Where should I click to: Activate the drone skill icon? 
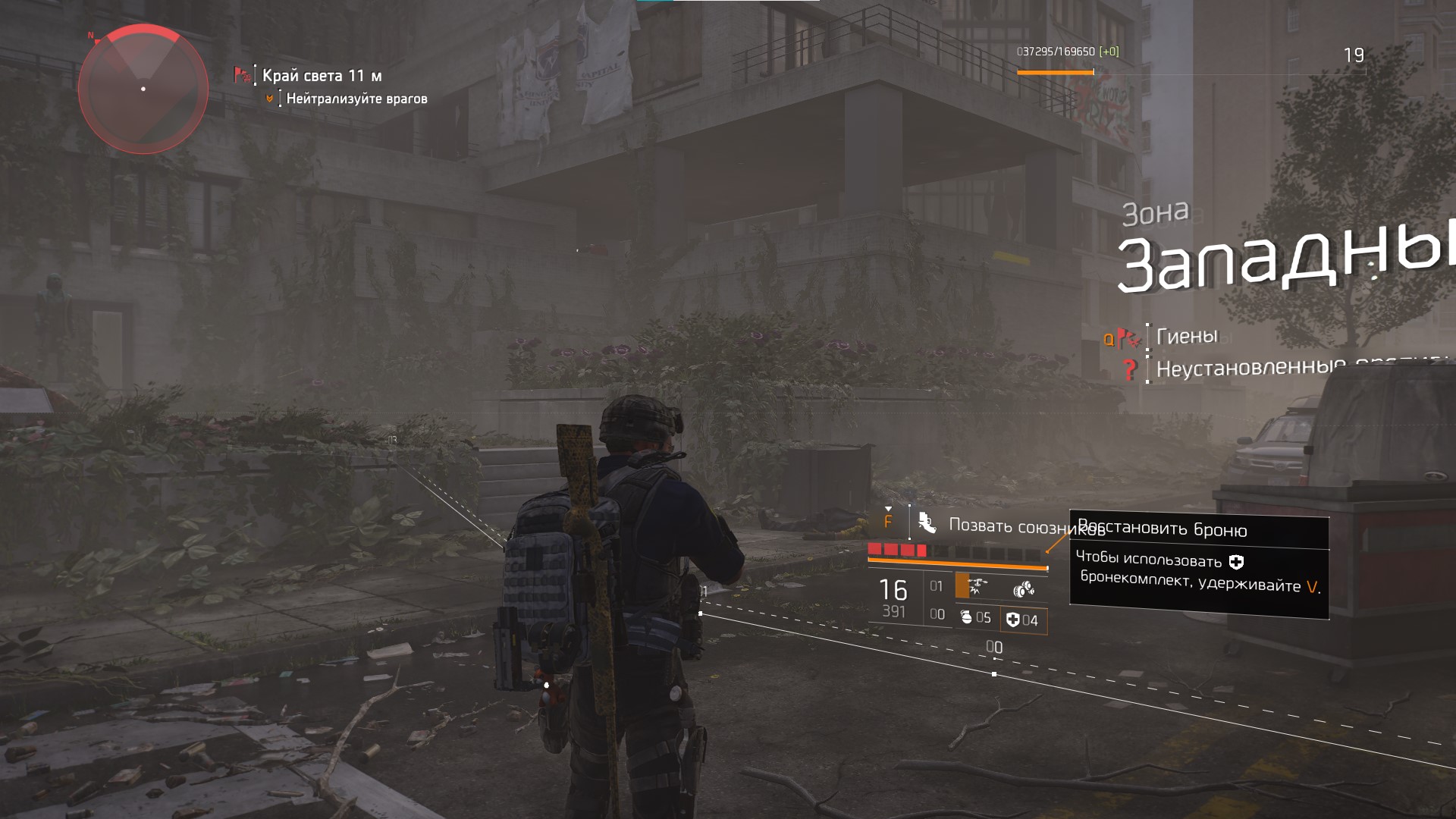[976, 586]
